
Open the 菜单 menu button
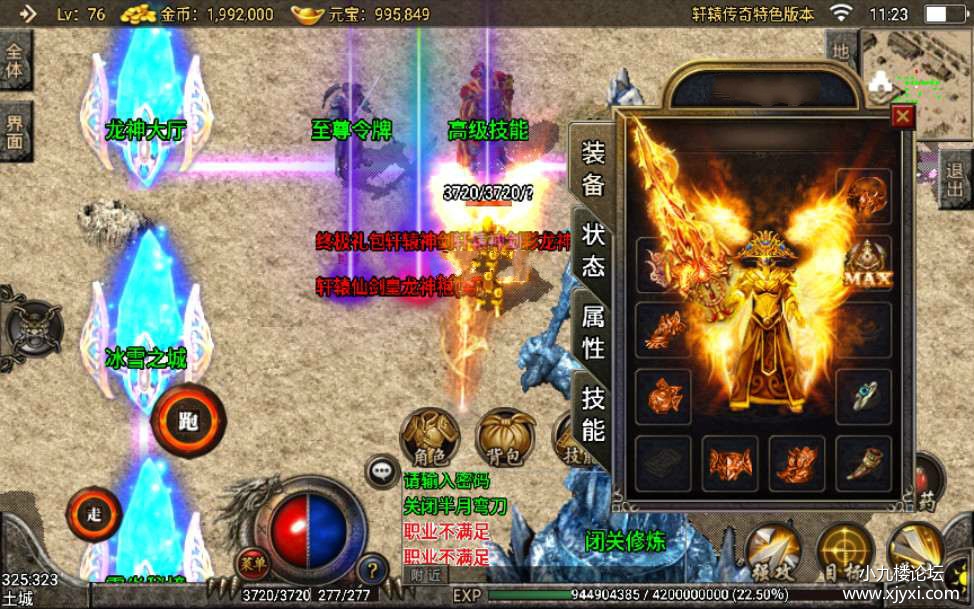253,563
